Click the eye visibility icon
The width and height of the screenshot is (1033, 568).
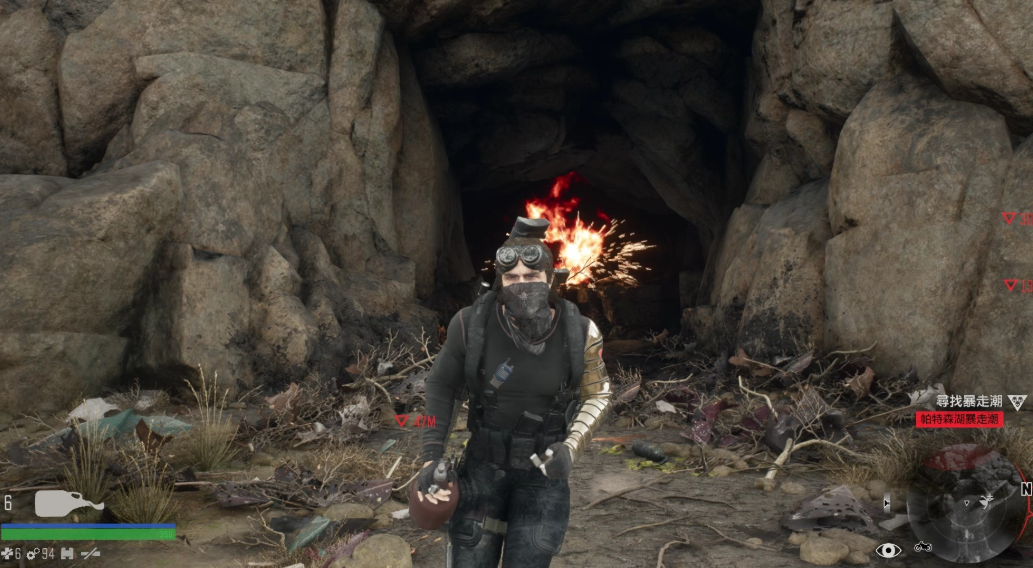pos(887,550)
